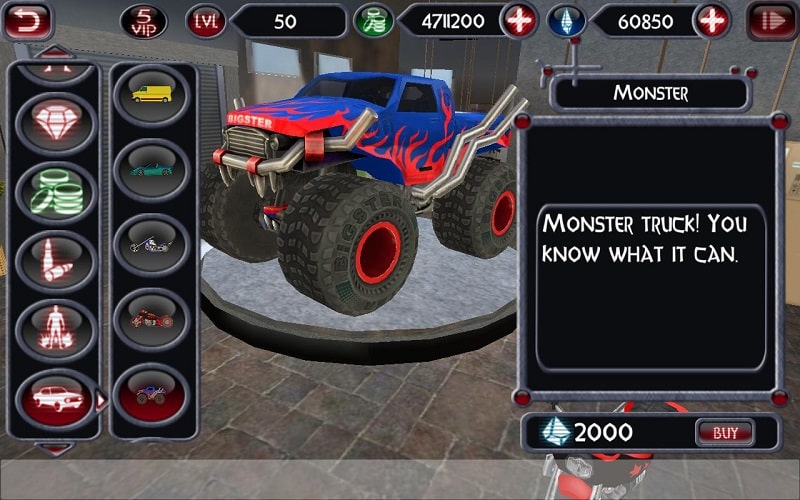The image size is (800, 500).
Task: Open the green coins shop category
Action: [x=57, y=192]
